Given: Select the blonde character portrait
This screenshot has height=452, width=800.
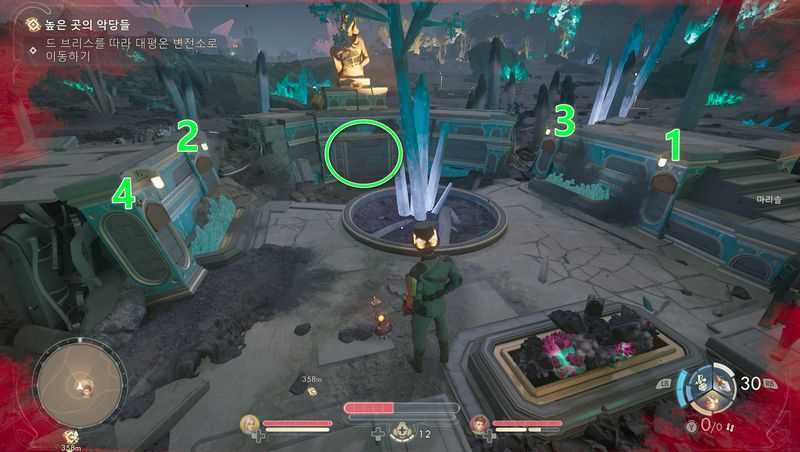Looking at the screenshot, I should (249, 424).
